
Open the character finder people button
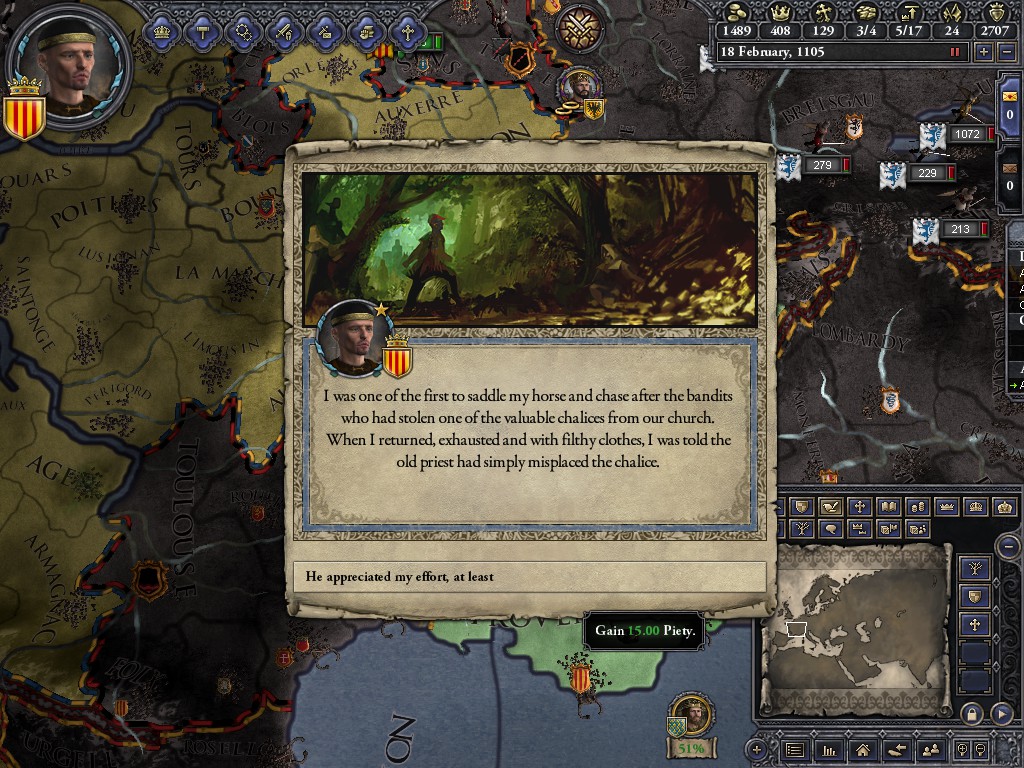(931, 749)
